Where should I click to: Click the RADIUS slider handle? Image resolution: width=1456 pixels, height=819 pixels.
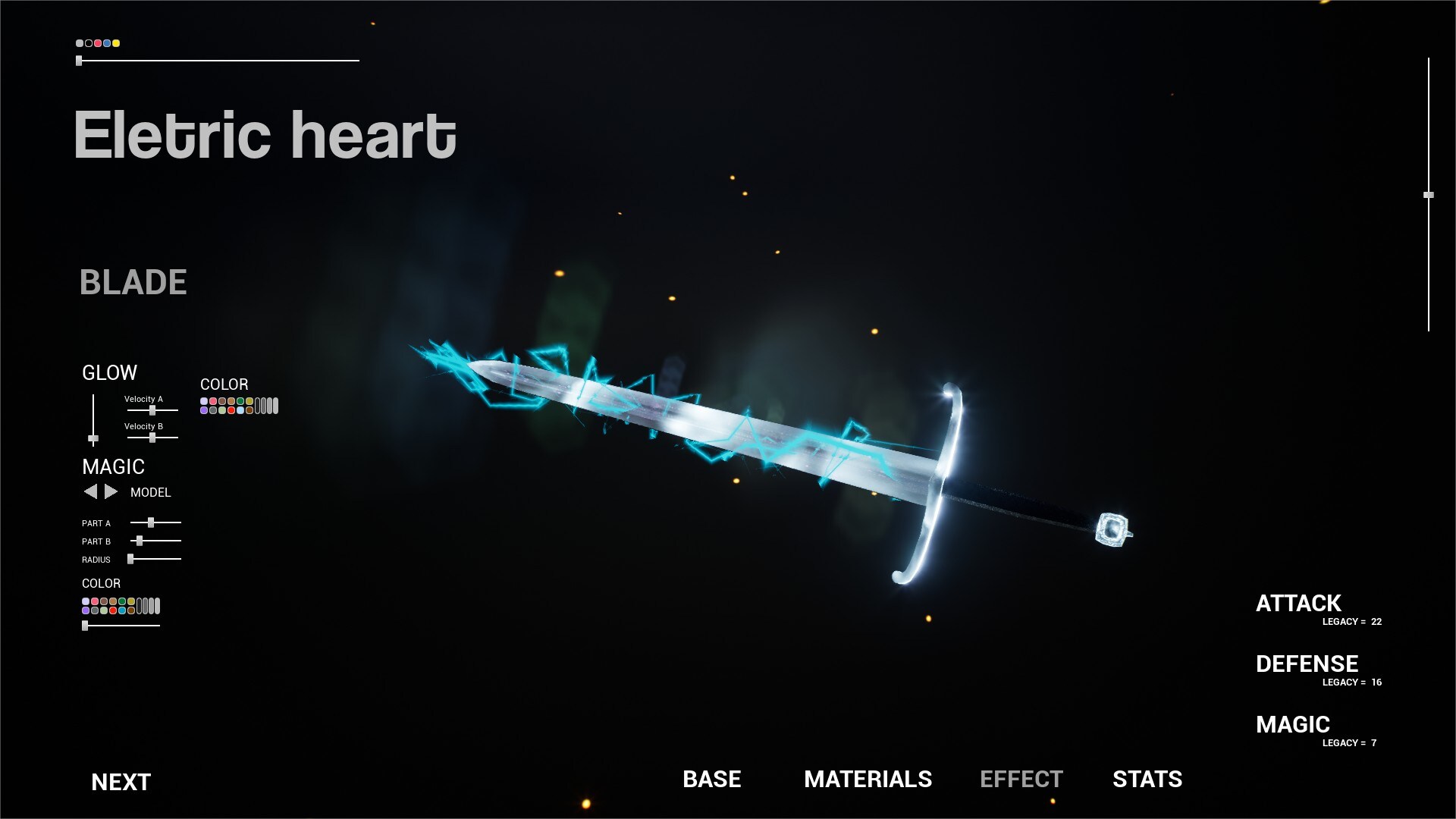(x=130, y=559)
